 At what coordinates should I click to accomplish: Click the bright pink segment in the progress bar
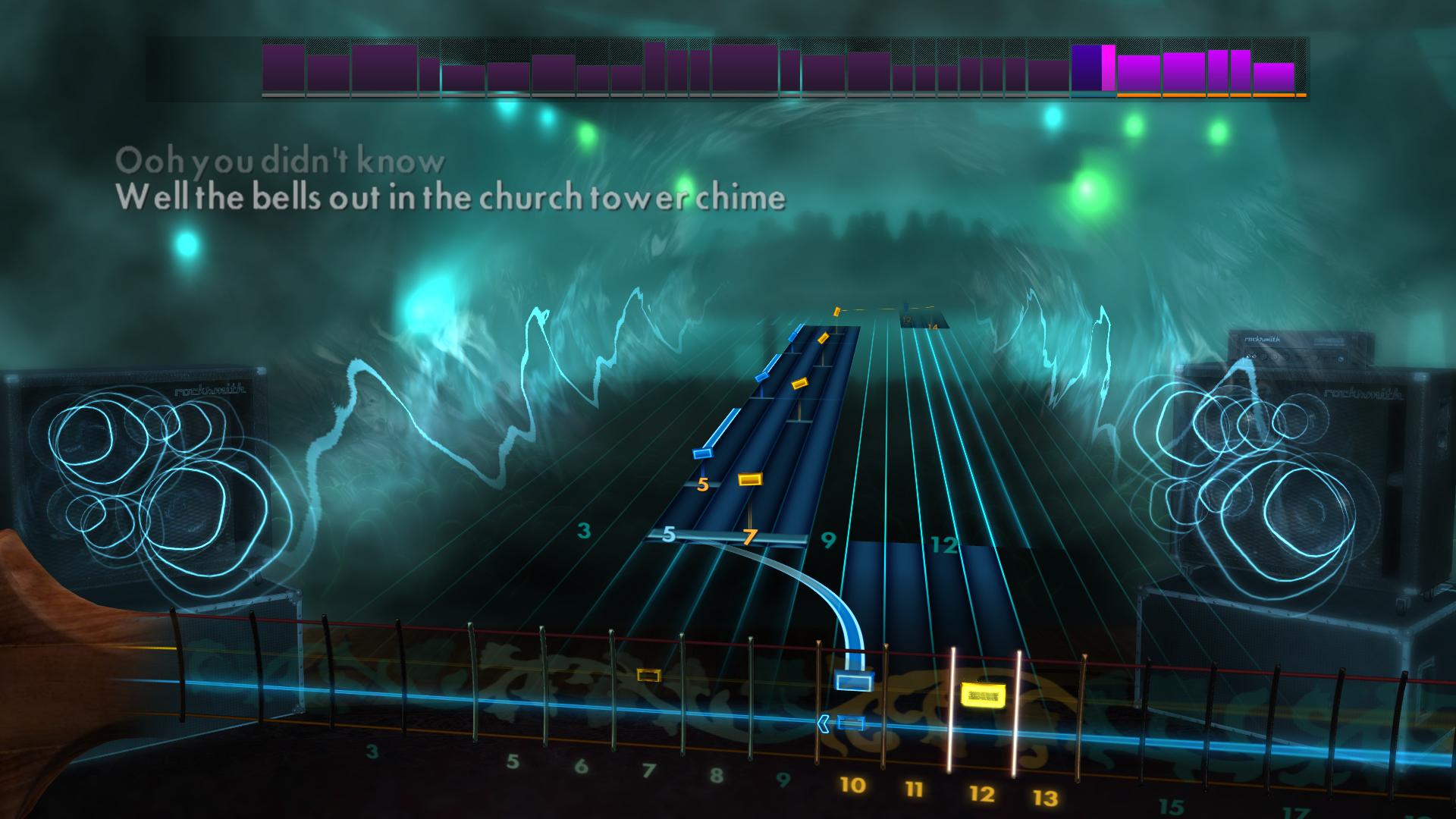pyautogui.click(x=1110, y=68)
